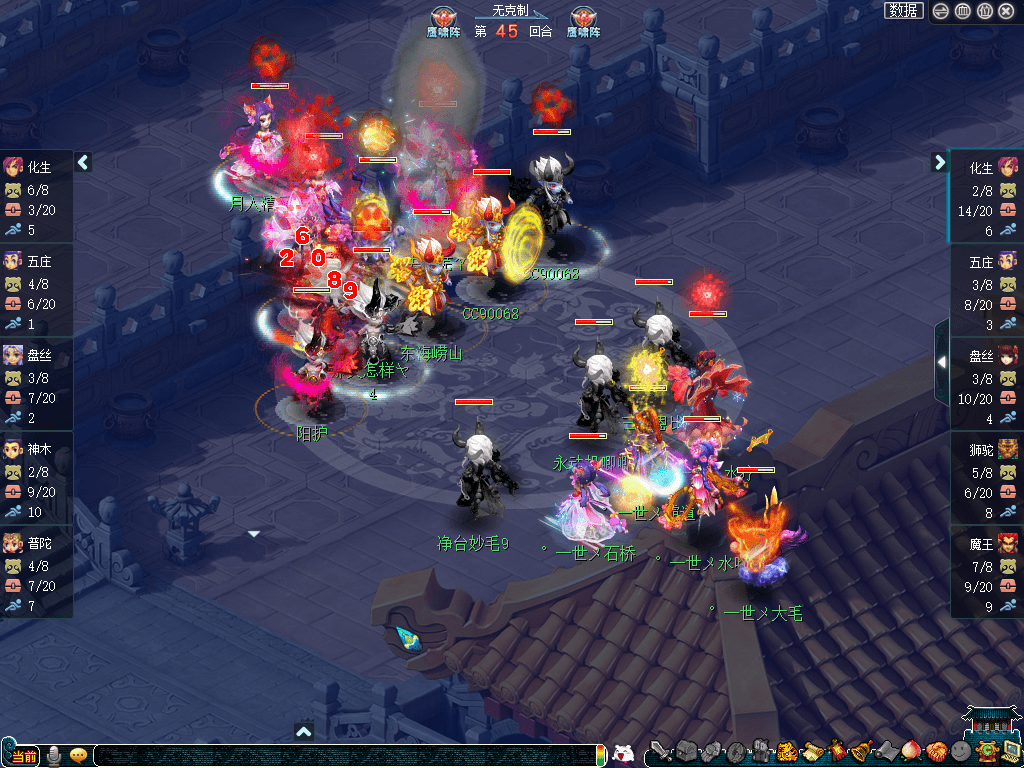Open the sword attack icon in toolbar
The image size is (1024, 768).
pos(660,752)
